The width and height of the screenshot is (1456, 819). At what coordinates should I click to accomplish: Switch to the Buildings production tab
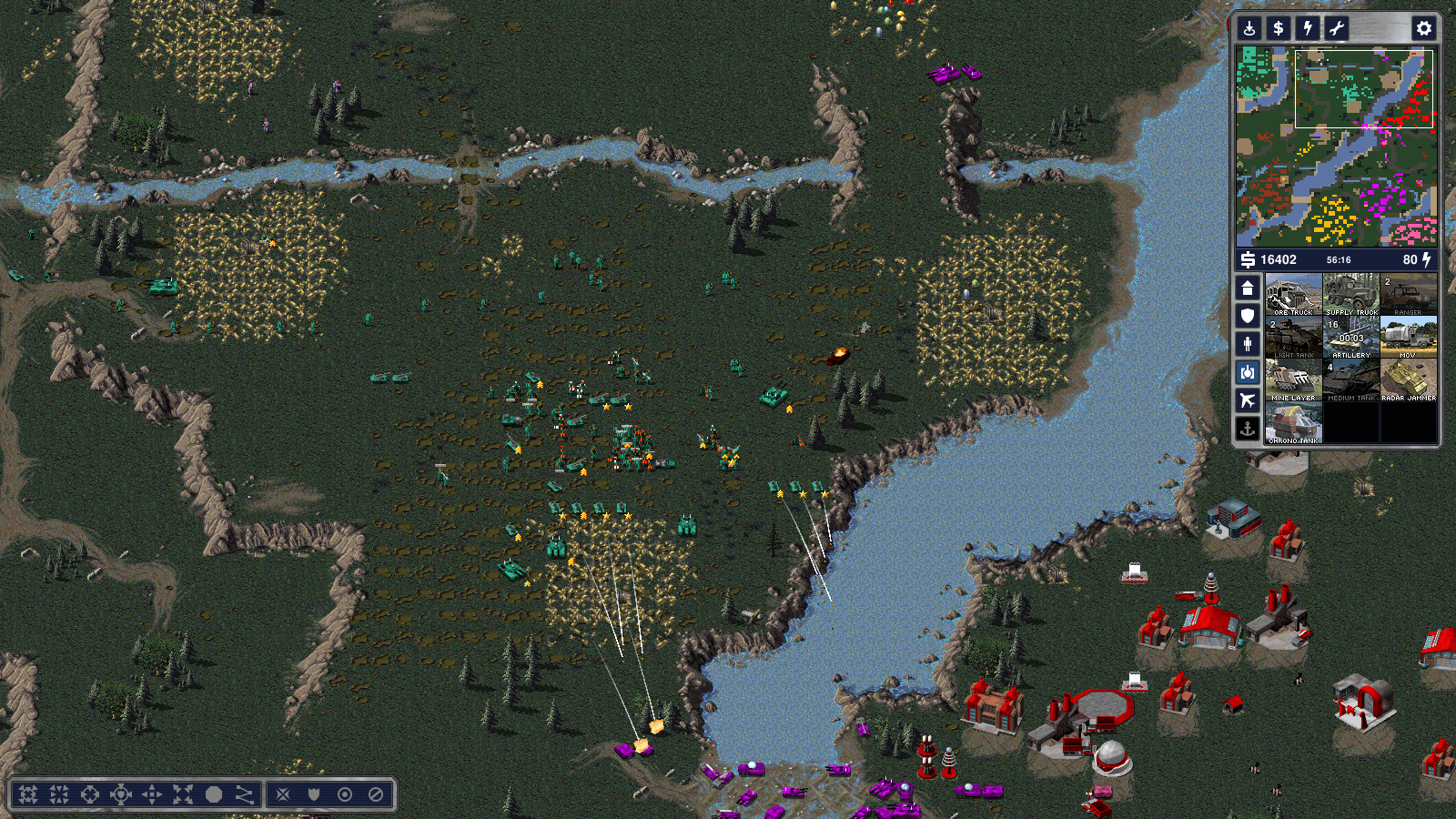tap(1248, 288)
